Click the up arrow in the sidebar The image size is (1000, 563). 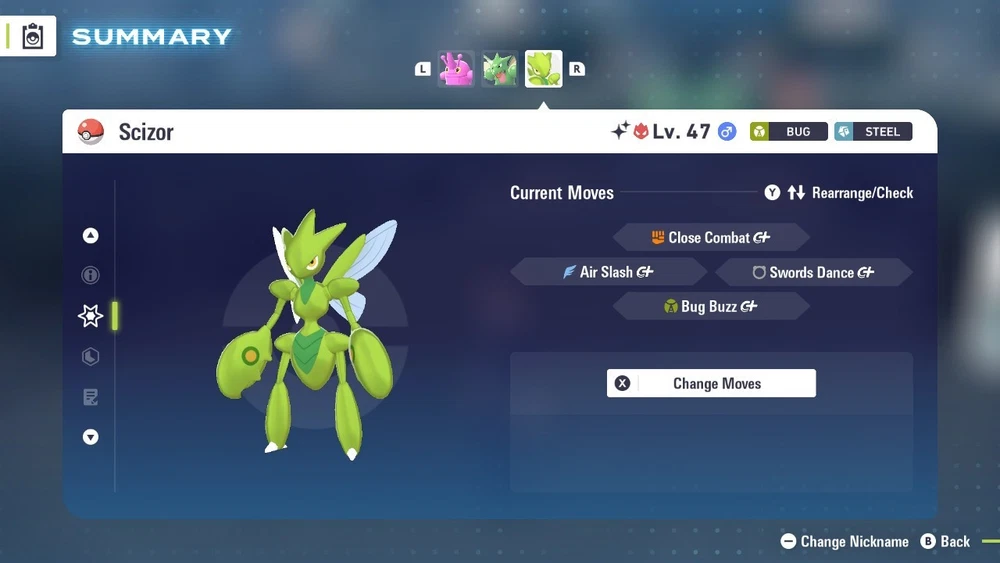tap(91, 236)
